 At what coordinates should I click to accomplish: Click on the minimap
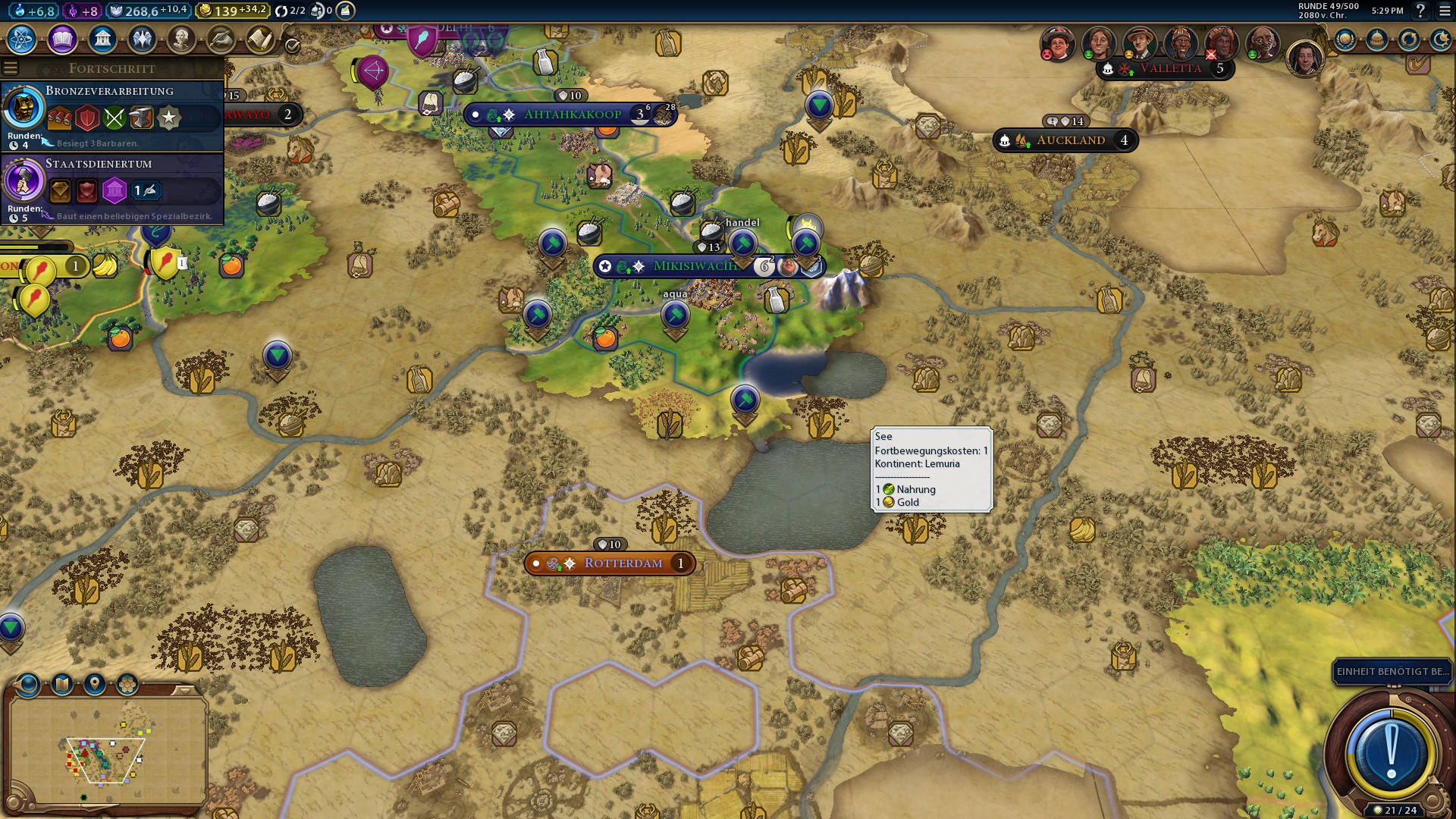(x=106, y=751)
